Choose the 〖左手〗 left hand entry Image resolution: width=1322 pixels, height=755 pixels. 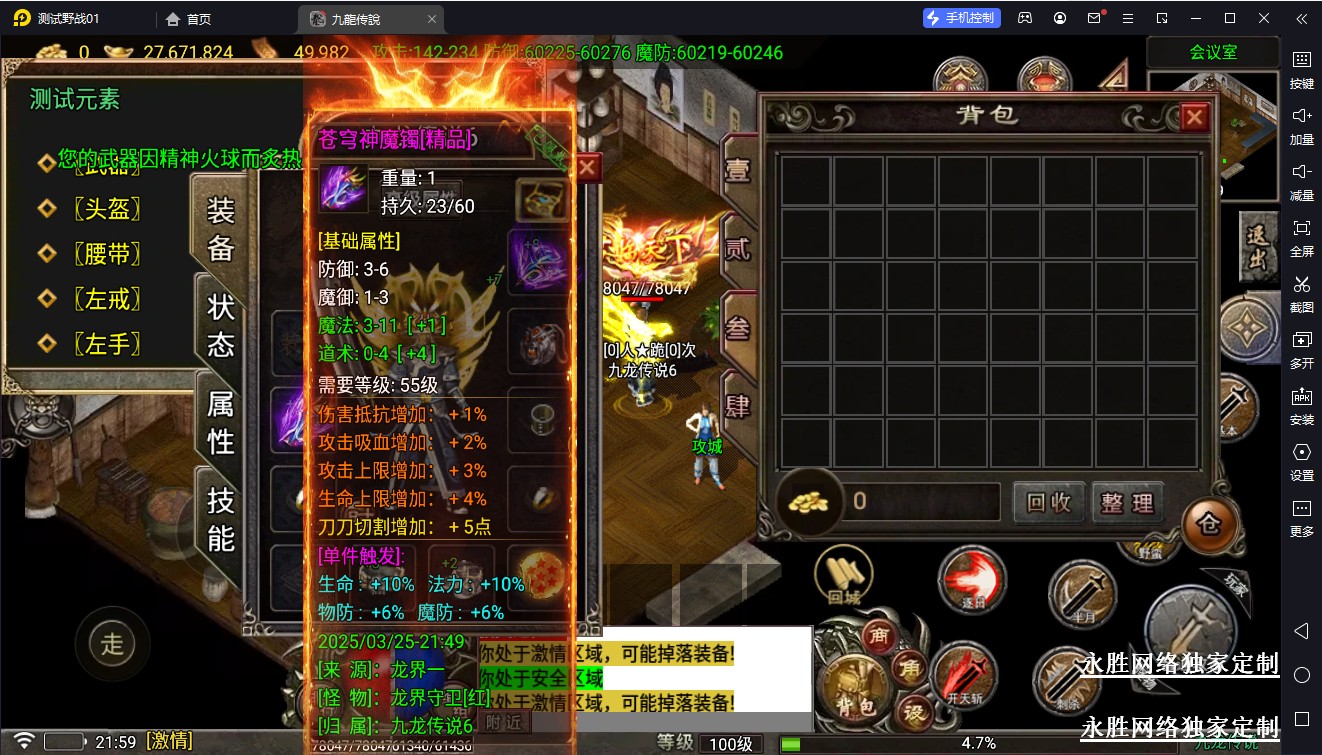pyautogui.click(x=106, y=344)
